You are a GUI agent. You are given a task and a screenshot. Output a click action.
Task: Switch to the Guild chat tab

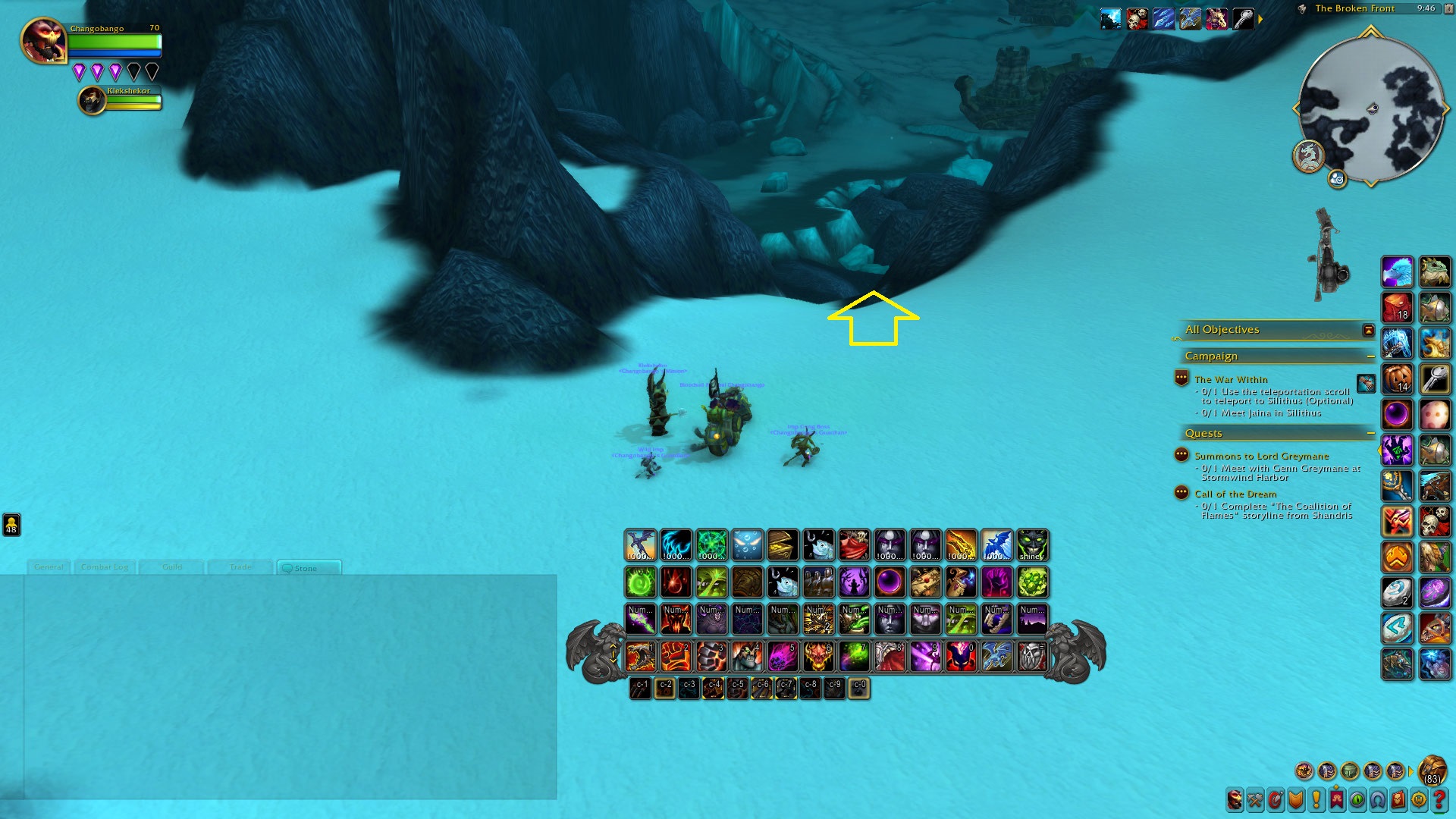coord(172,567)
